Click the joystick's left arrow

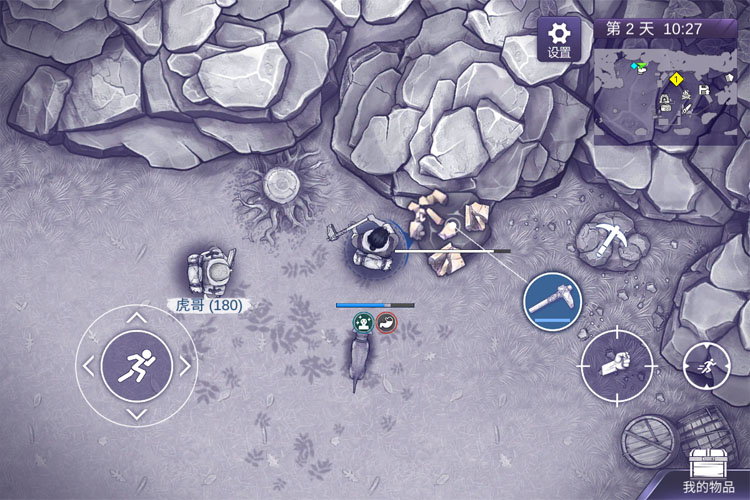(x=90, y=366)
